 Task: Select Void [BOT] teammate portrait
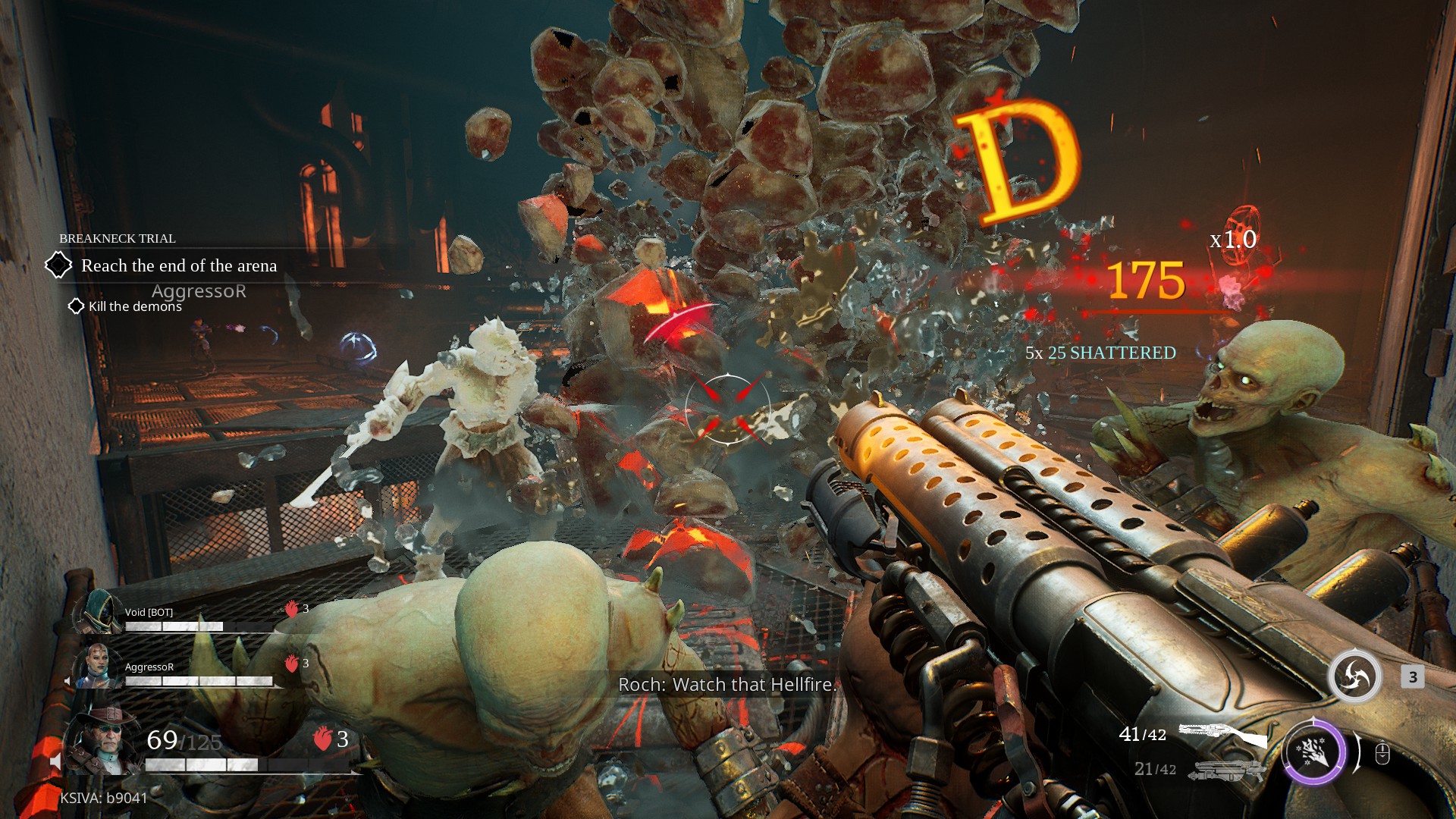click(99, 613)
